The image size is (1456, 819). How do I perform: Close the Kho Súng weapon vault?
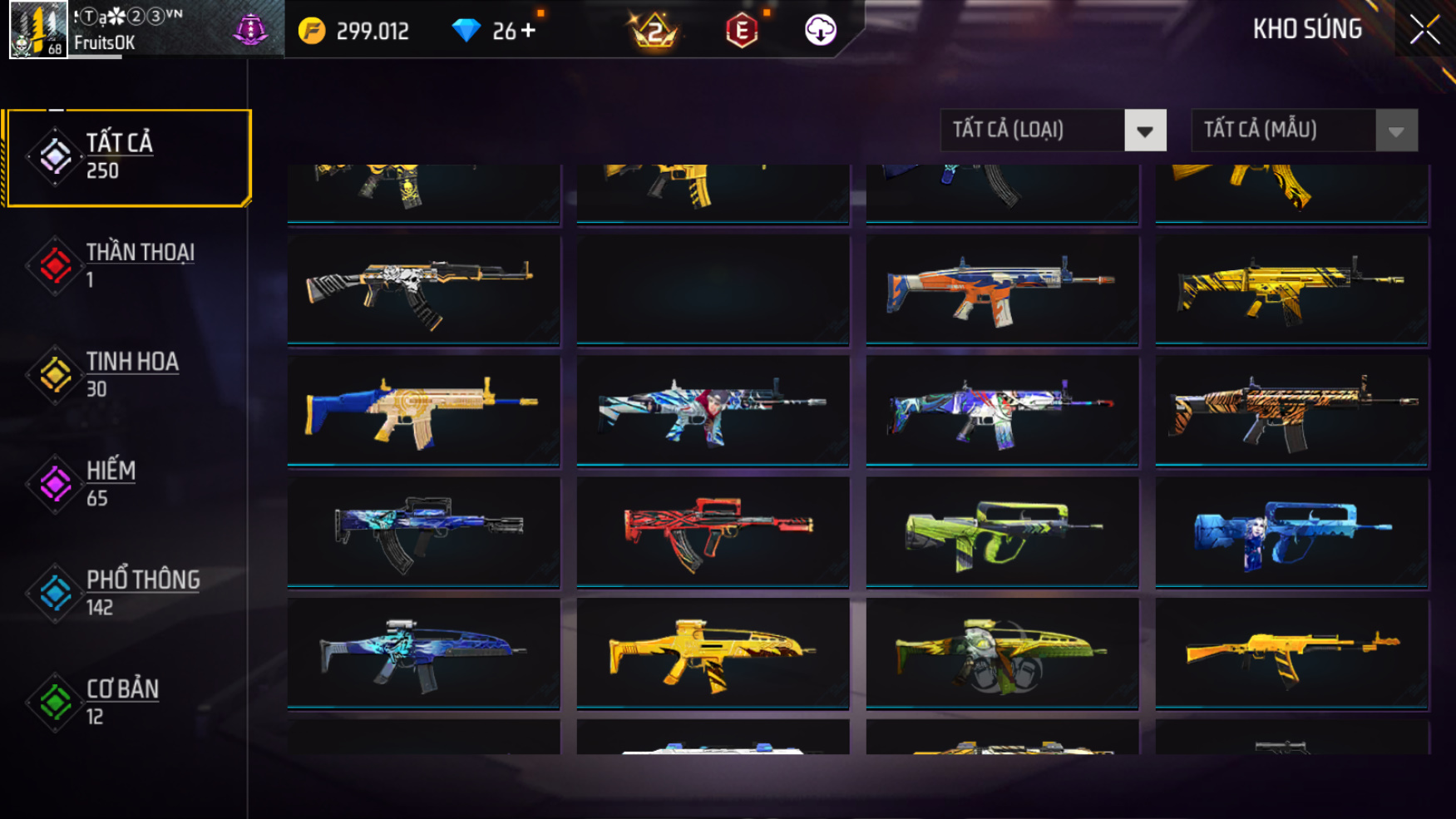pos(1424,30)
